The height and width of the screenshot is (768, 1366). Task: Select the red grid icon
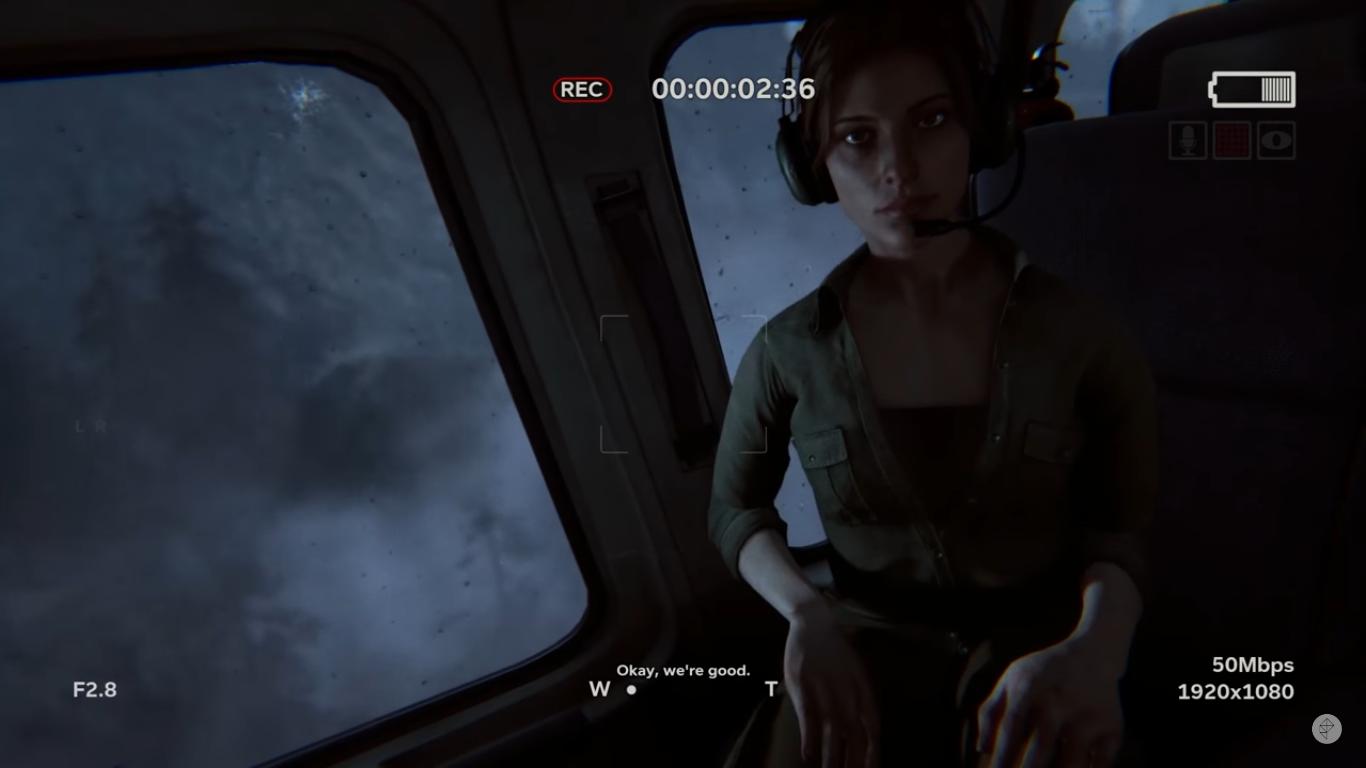(x=1232, y=141)
